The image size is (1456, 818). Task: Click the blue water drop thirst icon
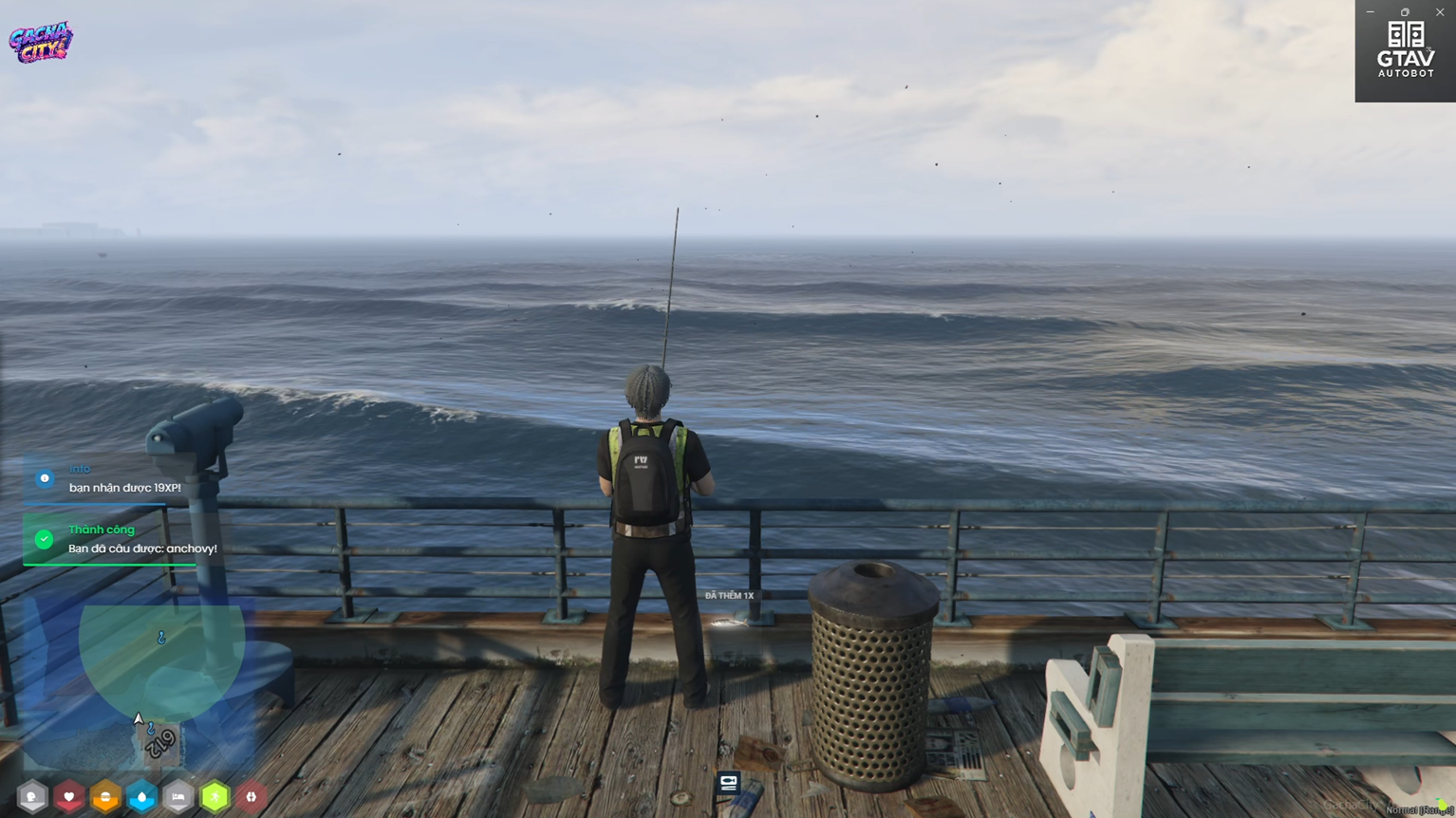(x=141, y=797)
